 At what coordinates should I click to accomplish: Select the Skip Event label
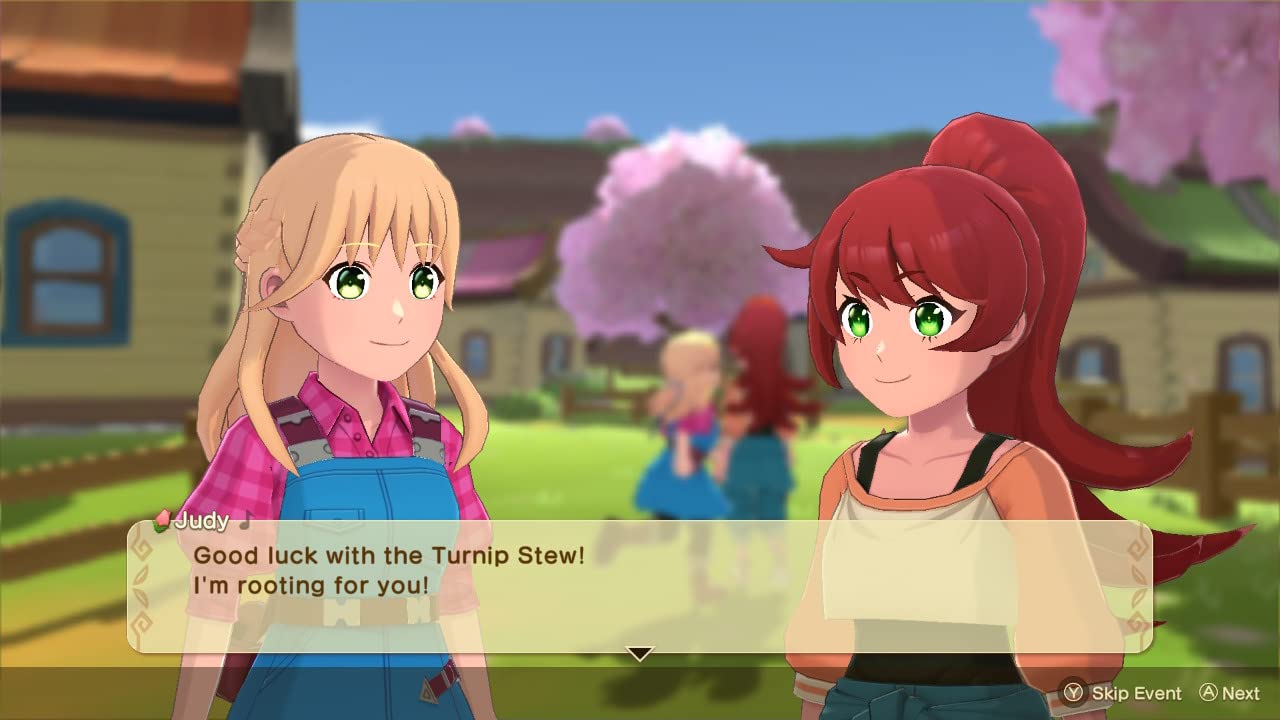(1137, 693)
